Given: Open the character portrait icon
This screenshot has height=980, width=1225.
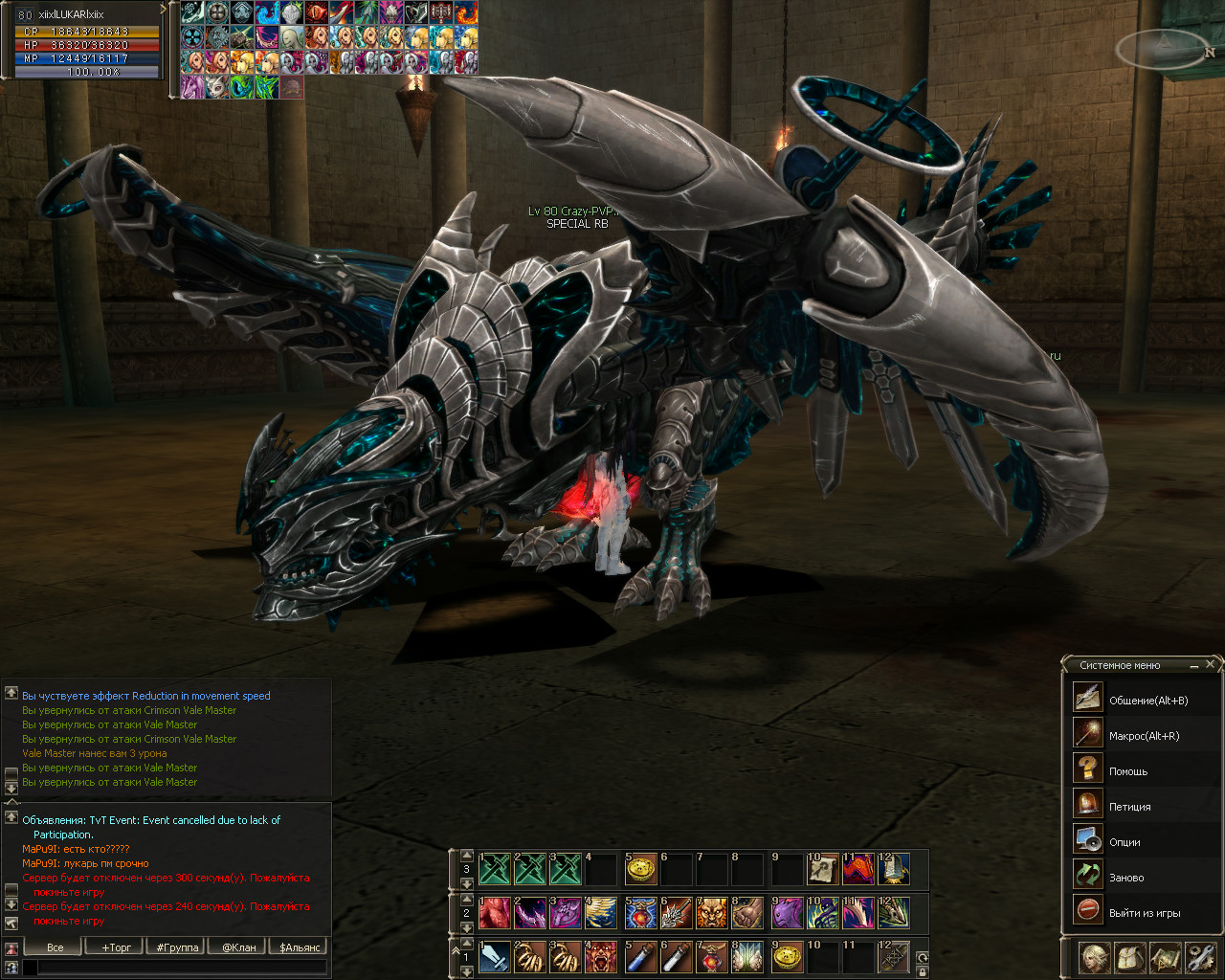Looking at the screenshot, I should pyautogui.click(x=1095, y=957).
